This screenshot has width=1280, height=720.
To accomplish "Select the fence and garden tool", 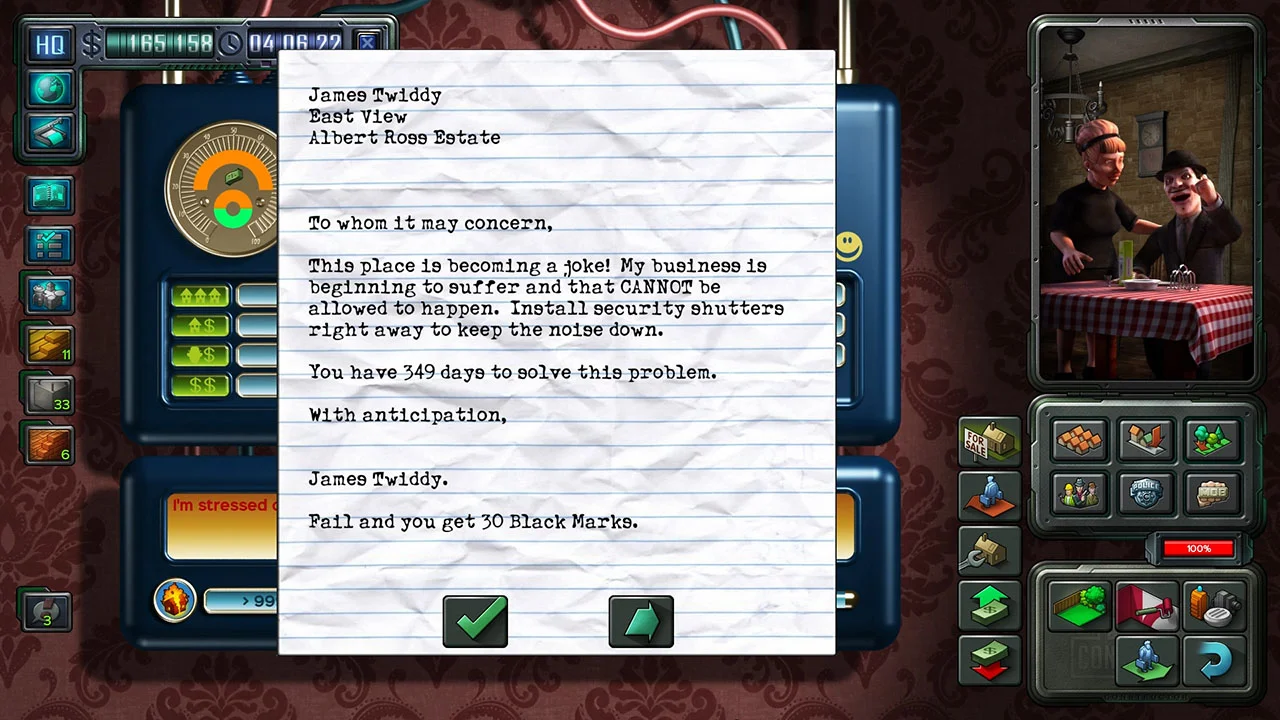I will click(x=1079, y=603).
